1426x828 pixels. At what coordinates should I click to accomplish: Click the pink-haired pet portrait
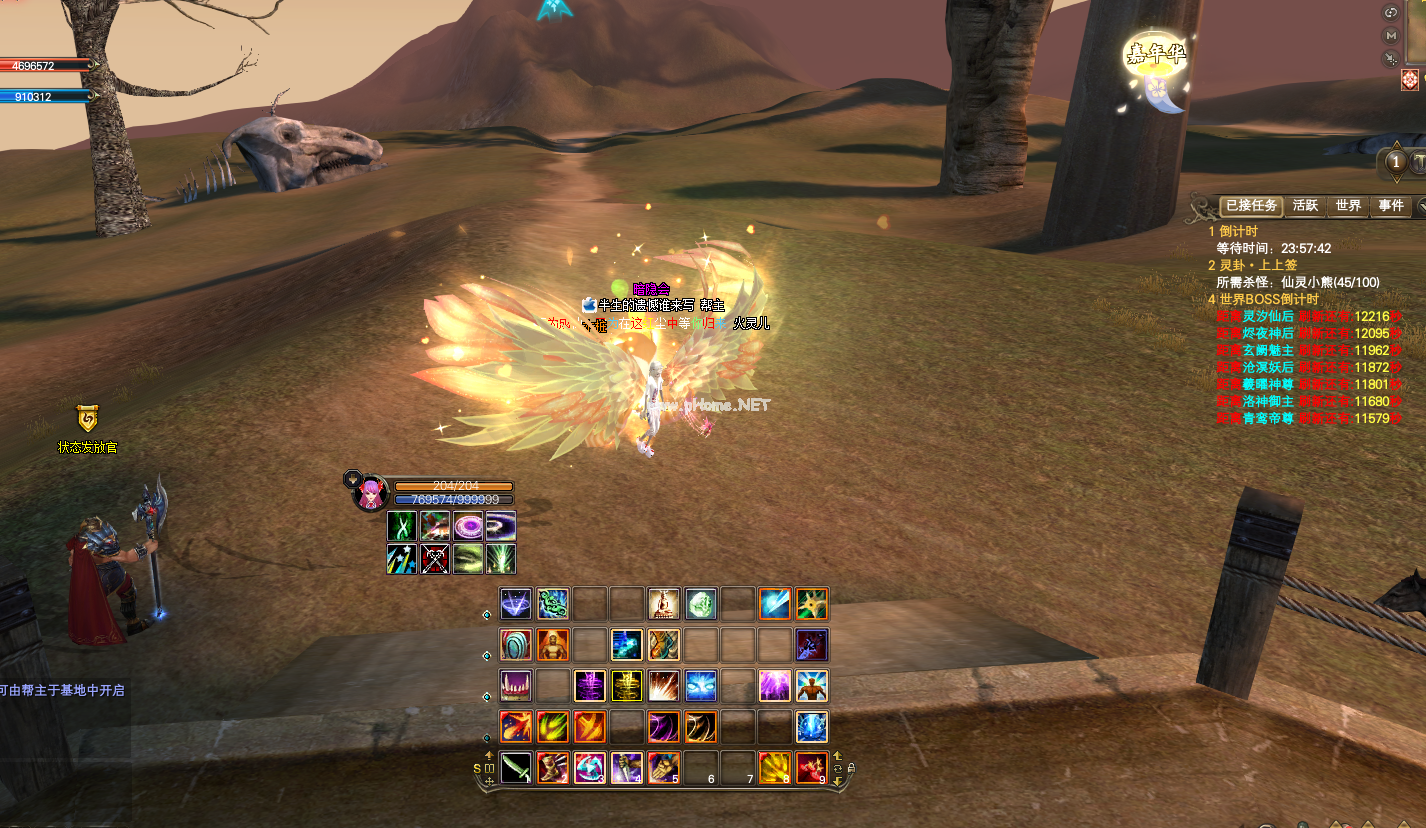(x=371, y=493)
